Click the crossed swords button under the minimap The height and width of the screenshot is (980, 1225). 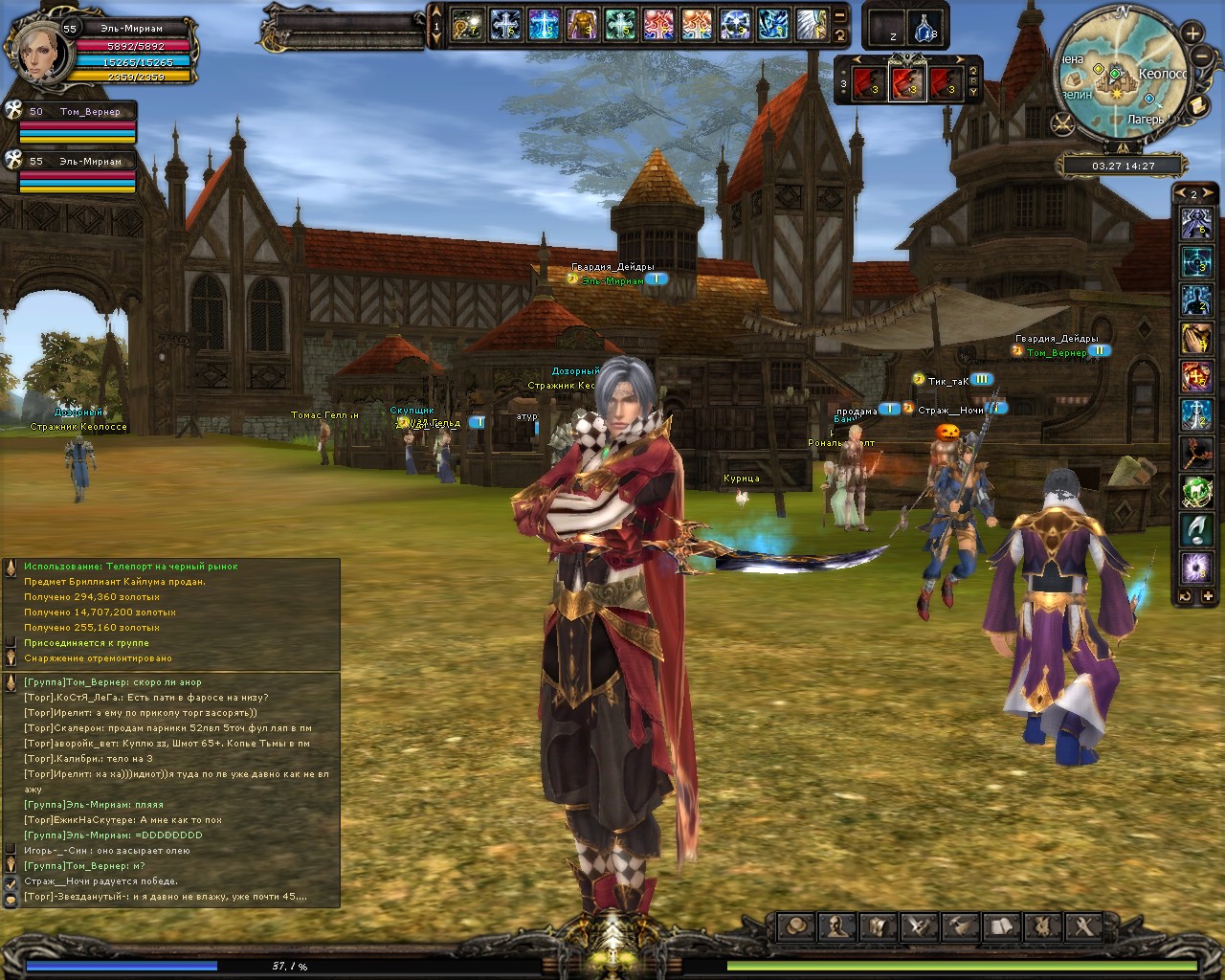[x=1062, y=122]
